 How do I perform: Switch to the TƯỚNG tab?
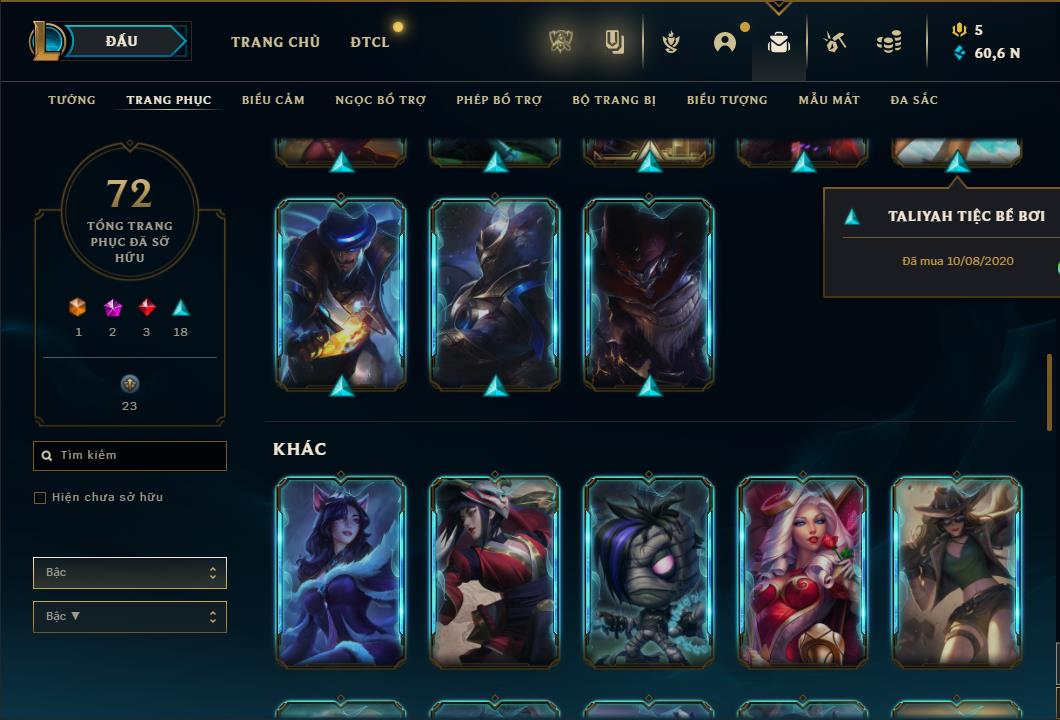(x=72, y=100)
